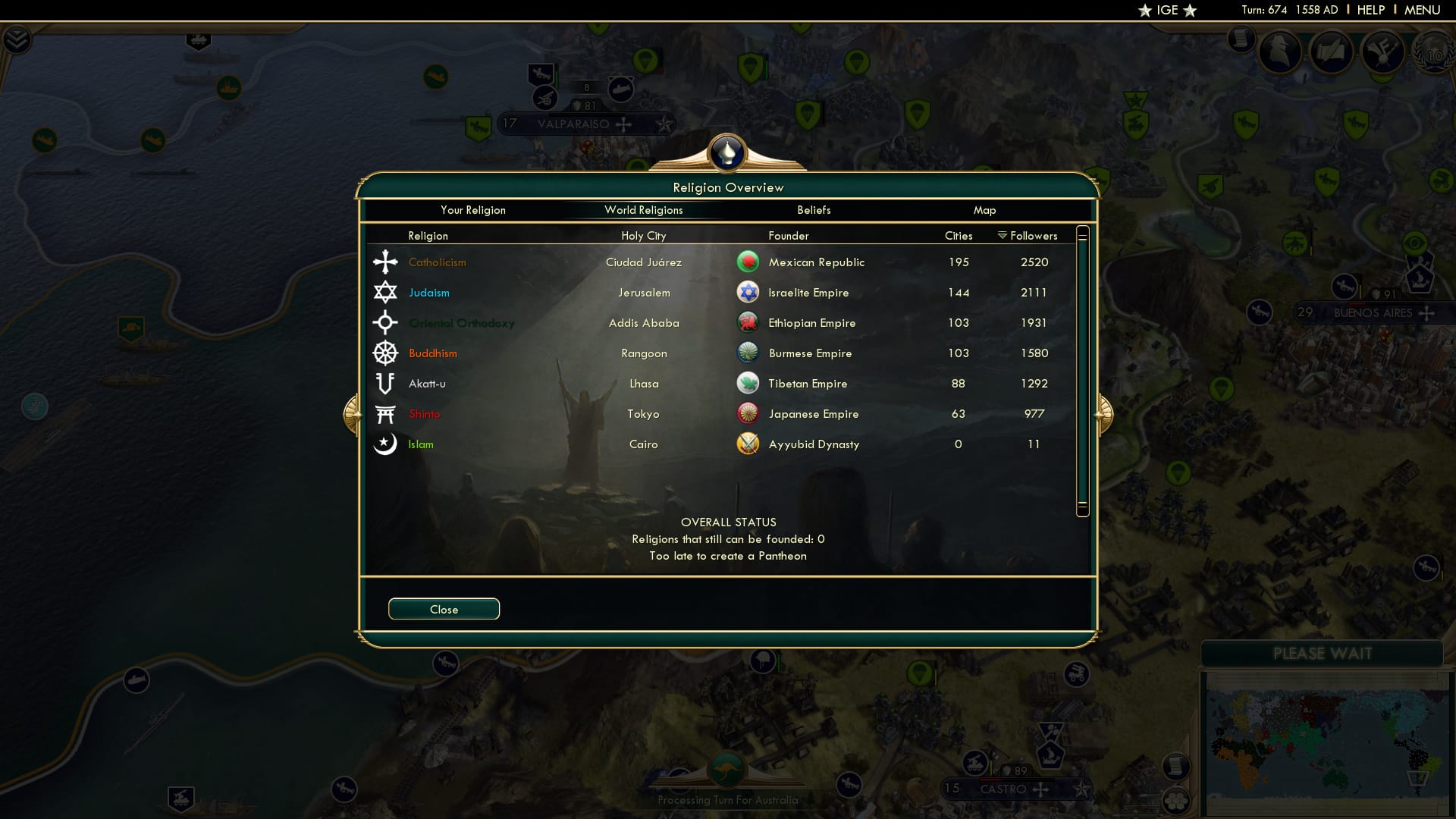The image size is (1456, 819).
Task: Click the IGE star icon in the top bar
Action: (x=1144, y=10)
